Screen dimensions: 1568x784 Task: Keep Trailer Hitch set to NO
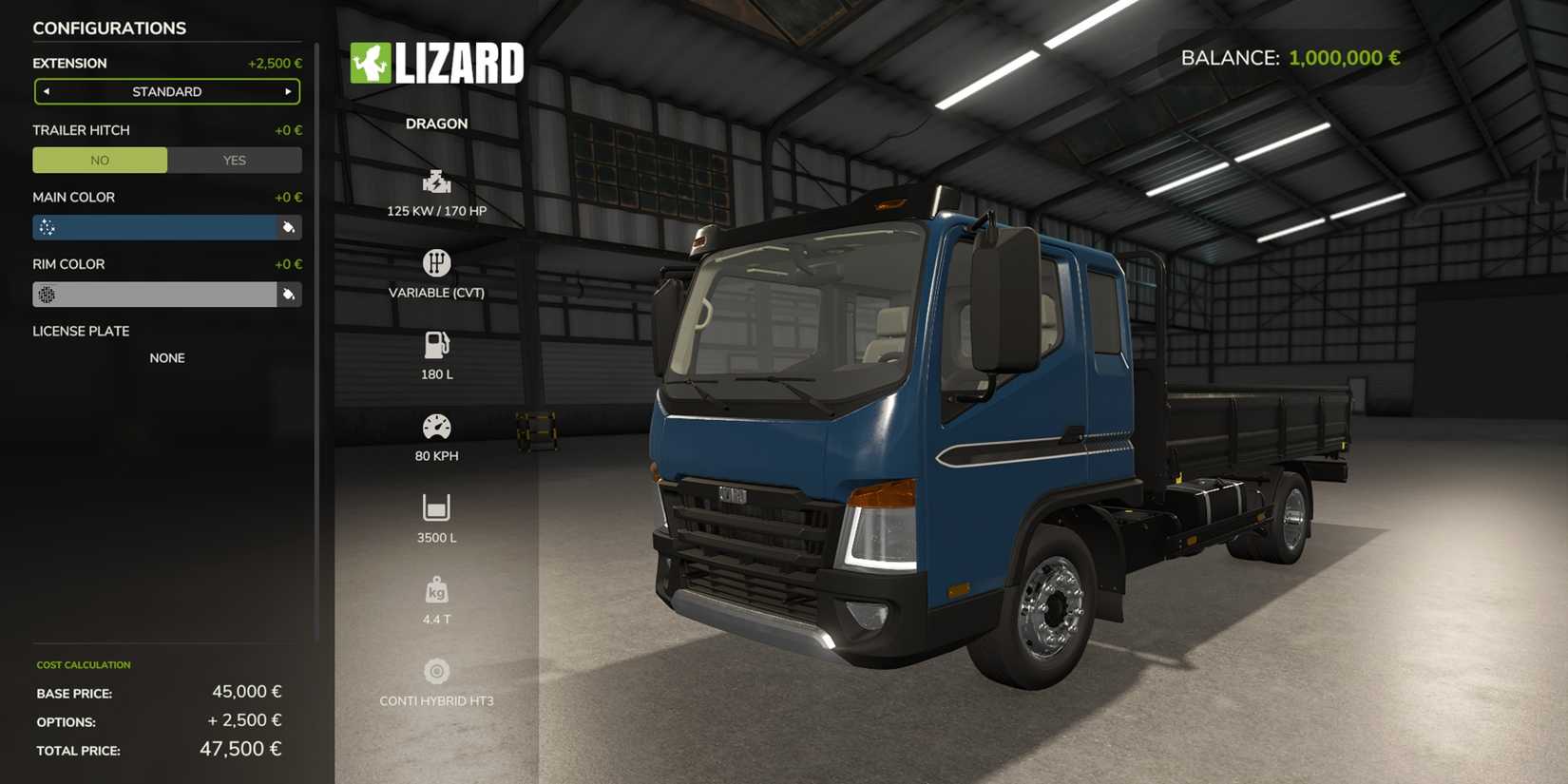coord(99,160)
